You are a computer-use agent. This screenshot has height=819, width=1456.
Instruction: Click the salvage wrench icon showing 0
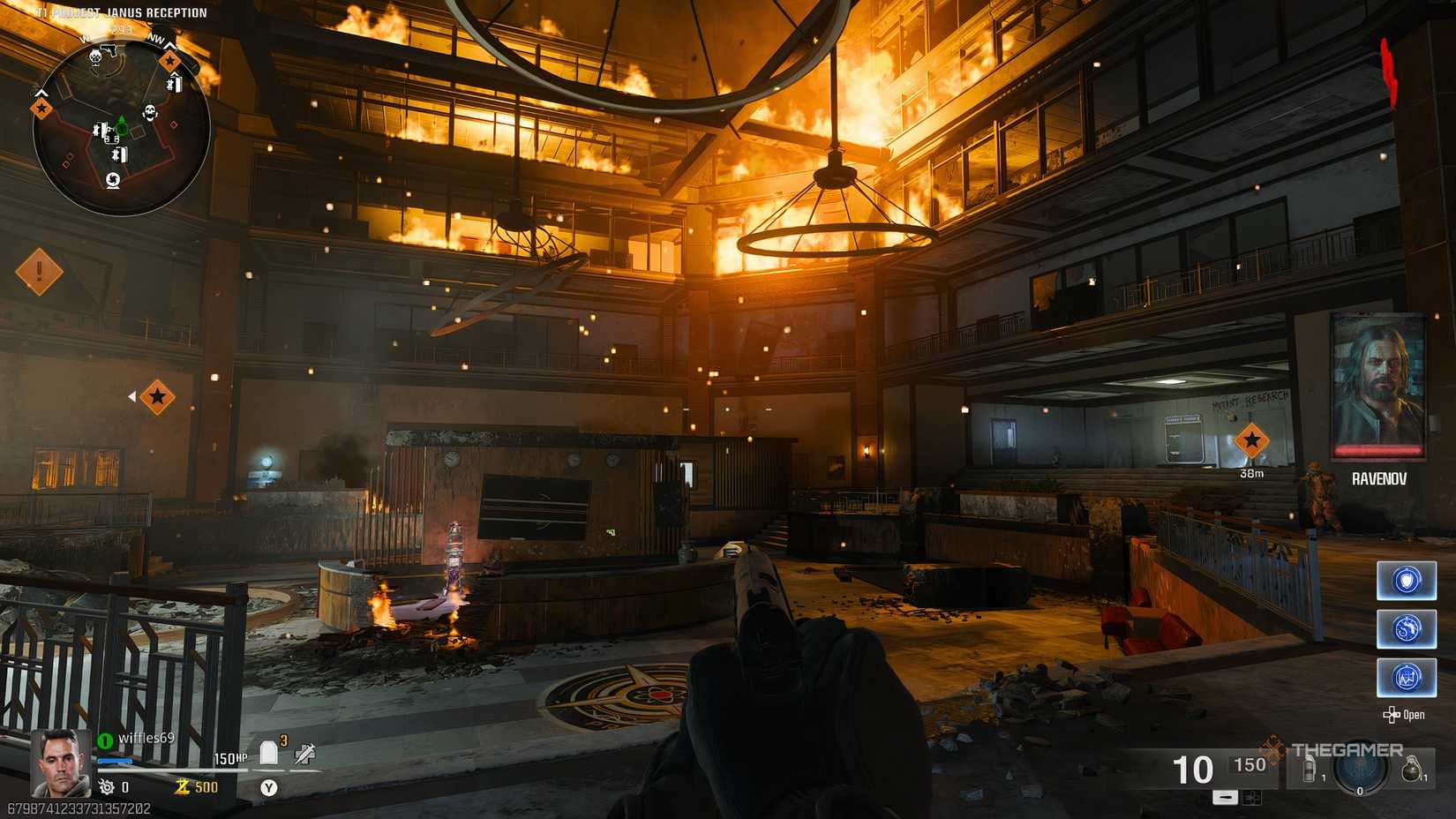(x=105, y=785)
